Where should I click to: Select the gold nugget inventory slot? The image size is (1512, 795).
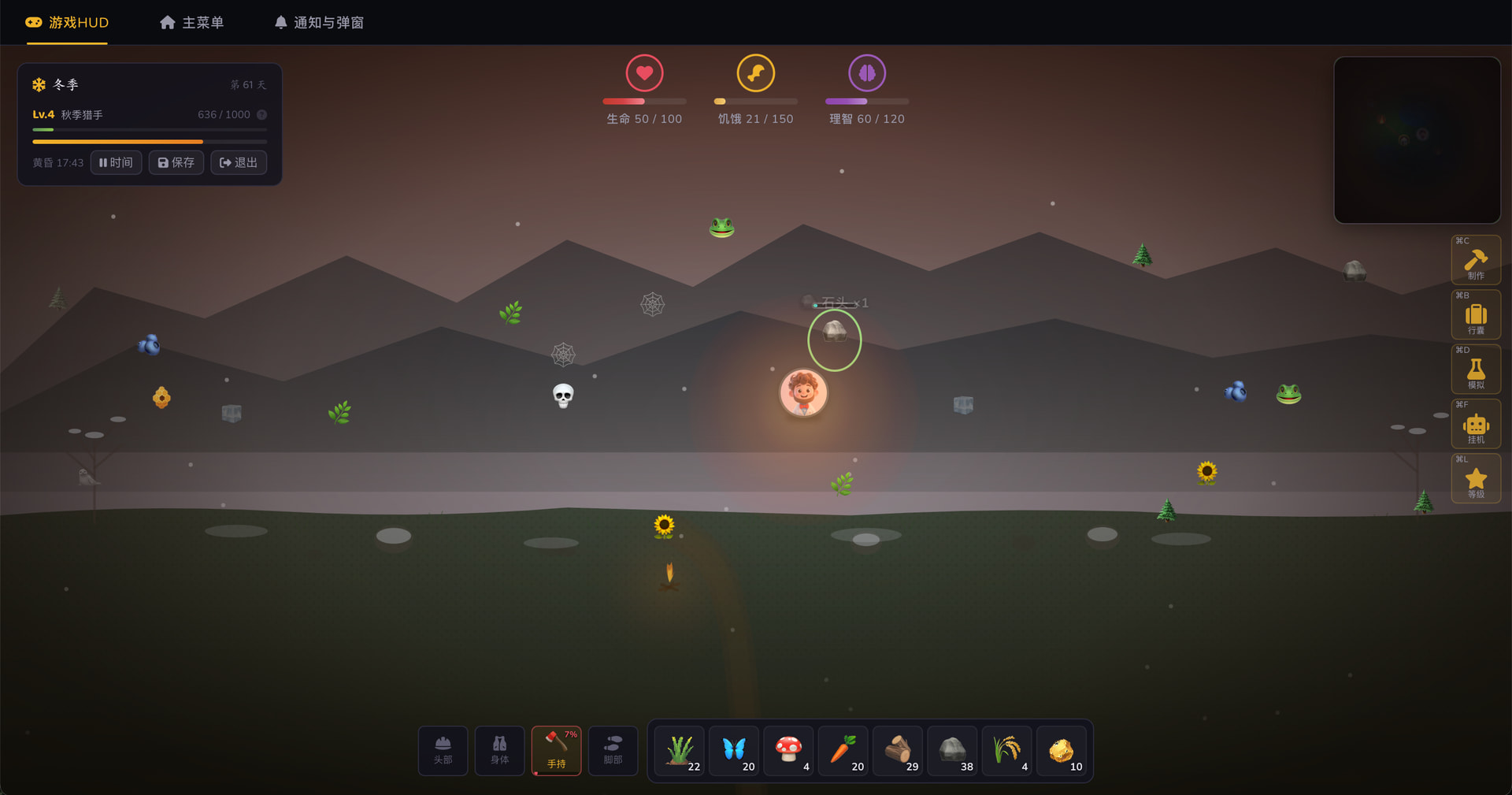point(1062,752)
